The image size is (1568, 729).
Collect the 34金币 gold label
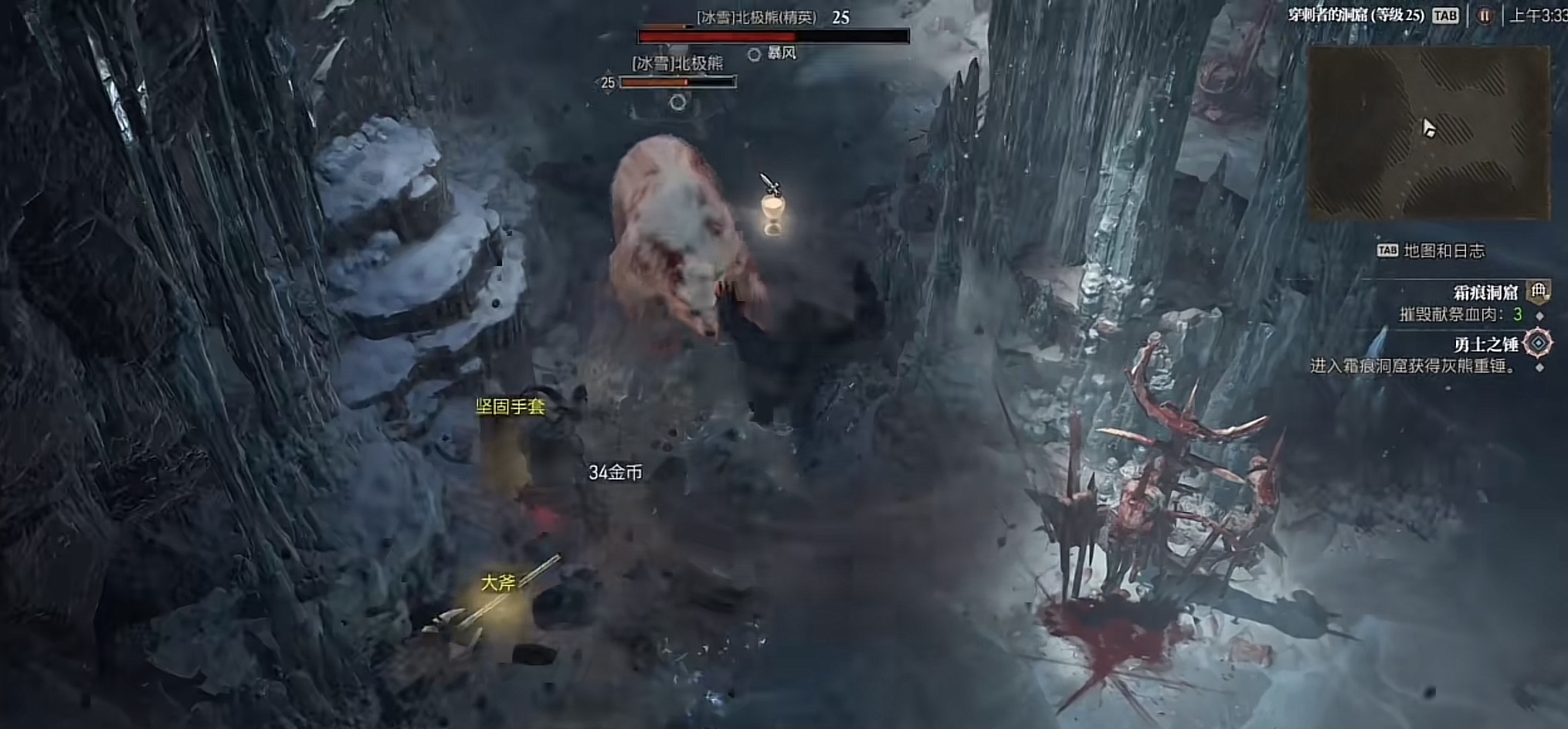click(x=615, y=473)
